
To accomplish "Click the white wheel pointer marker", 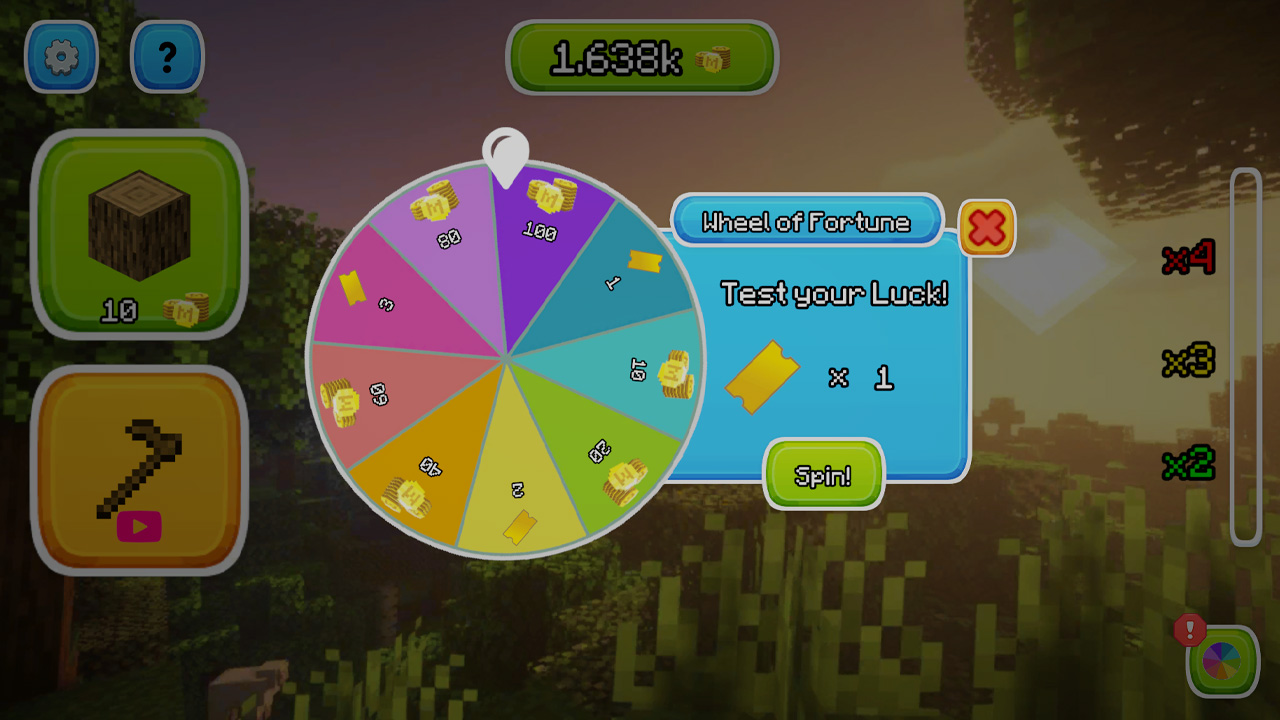I will (x=506, y=150).
